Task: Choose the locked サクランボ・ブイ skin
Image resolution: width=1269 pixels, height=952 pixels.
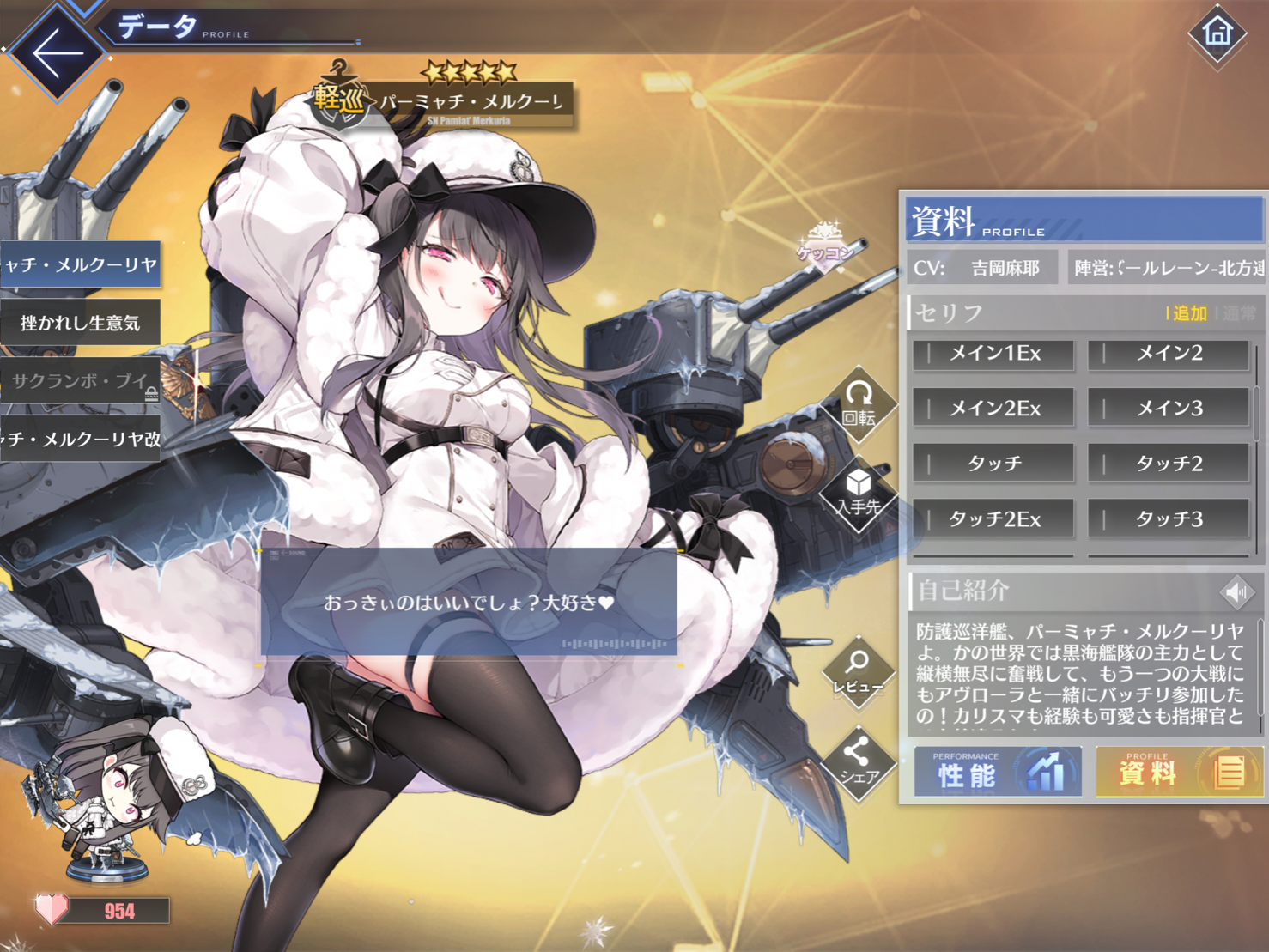Action: pos(80,381)
